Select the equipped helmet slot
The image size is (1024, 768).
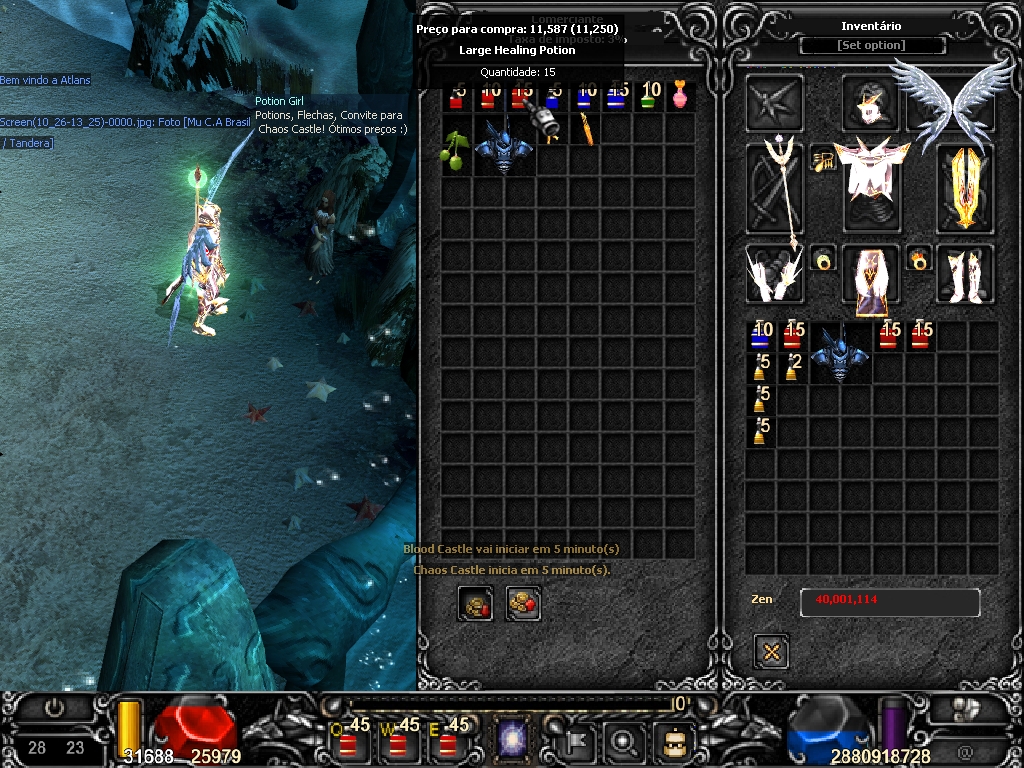point(871,104)
